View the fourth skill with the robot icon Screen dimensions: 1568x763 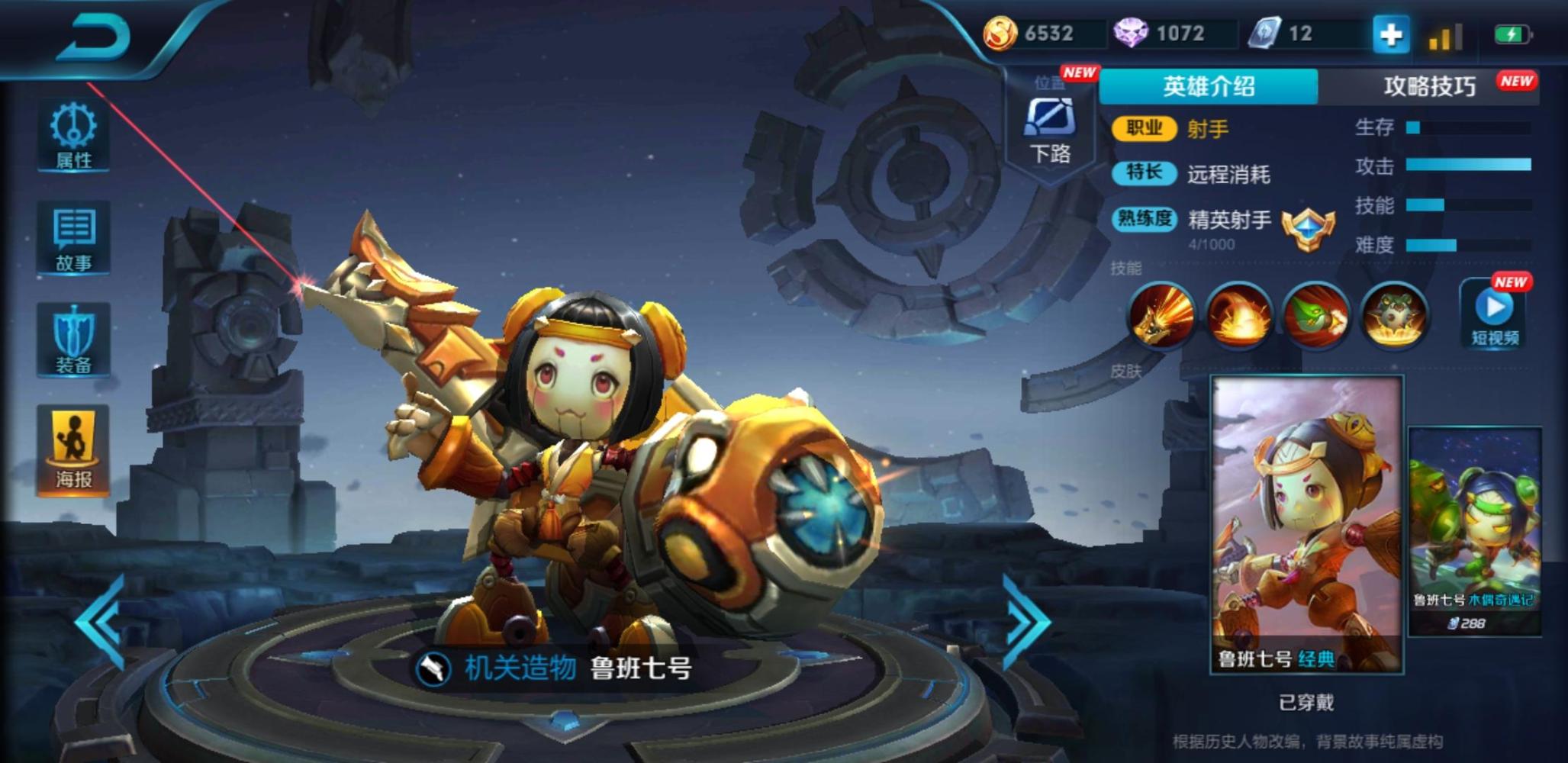click(1394, 315)
